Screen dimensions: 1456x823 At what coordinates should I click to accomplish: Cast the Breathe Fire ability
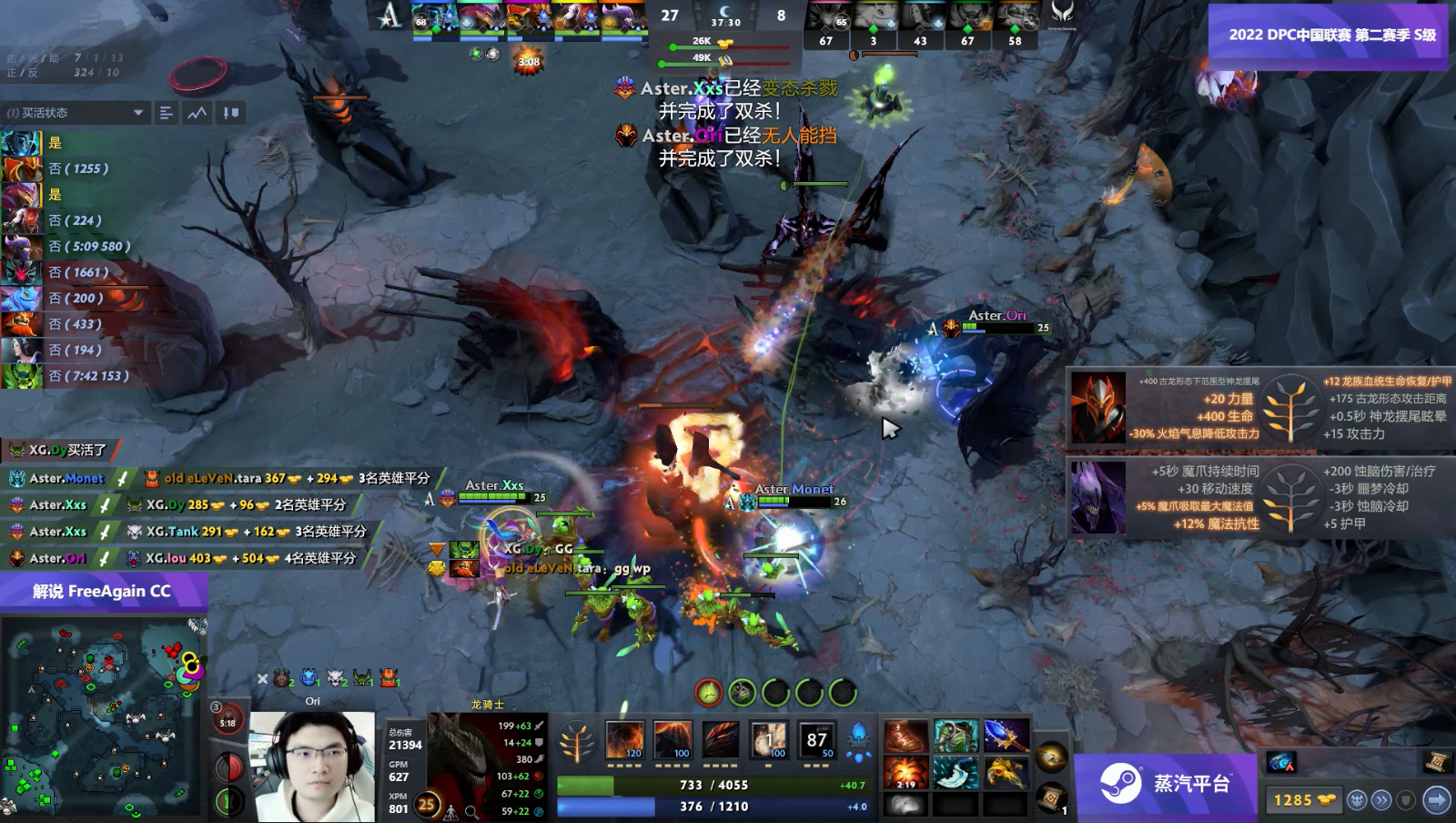(x=623, y=740)
